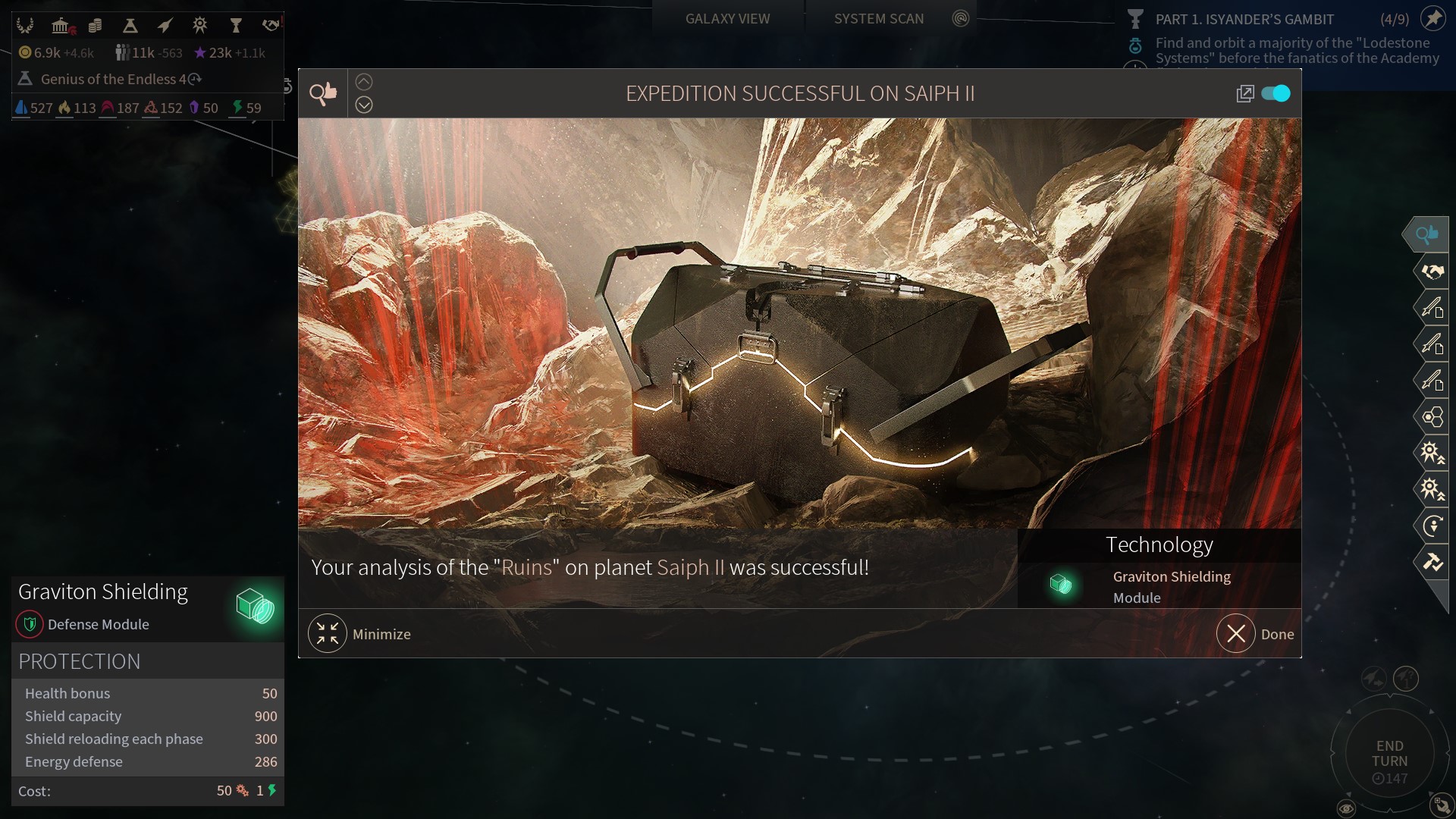The width and height of the screenshot is (1456, 819).
Task: Select the hammer and checkmark notification
Action: coord(1432,562)
